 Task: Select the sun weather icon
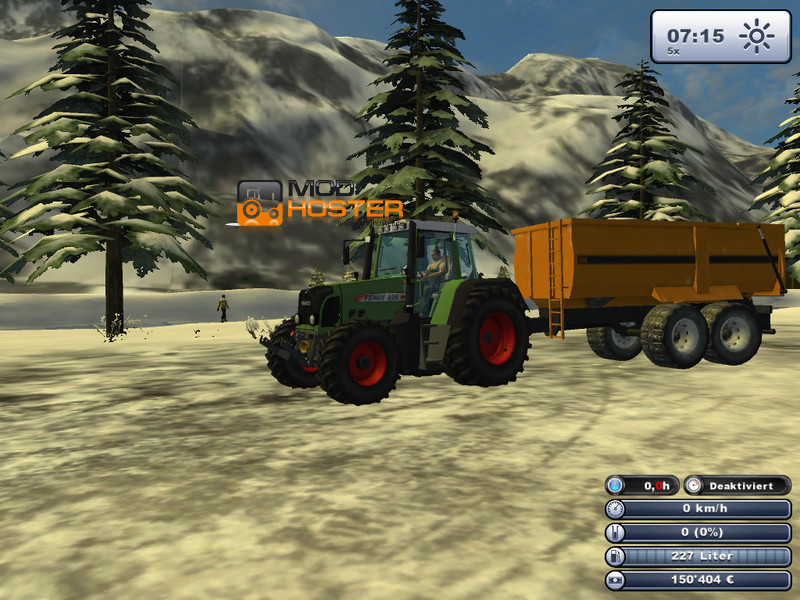[757, 37]
